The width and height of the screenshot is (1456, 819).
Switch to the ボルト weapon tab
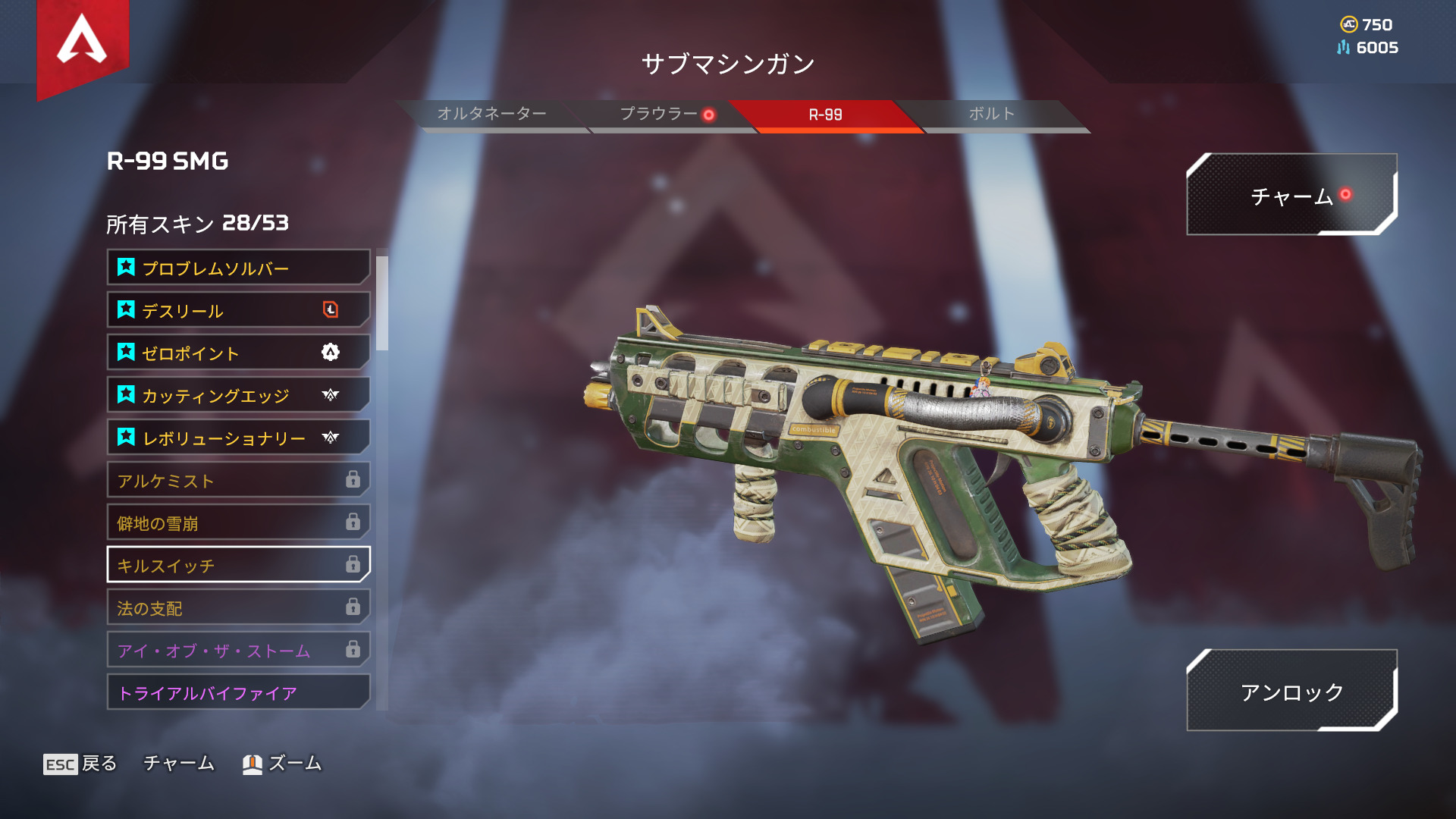(991, 115)
